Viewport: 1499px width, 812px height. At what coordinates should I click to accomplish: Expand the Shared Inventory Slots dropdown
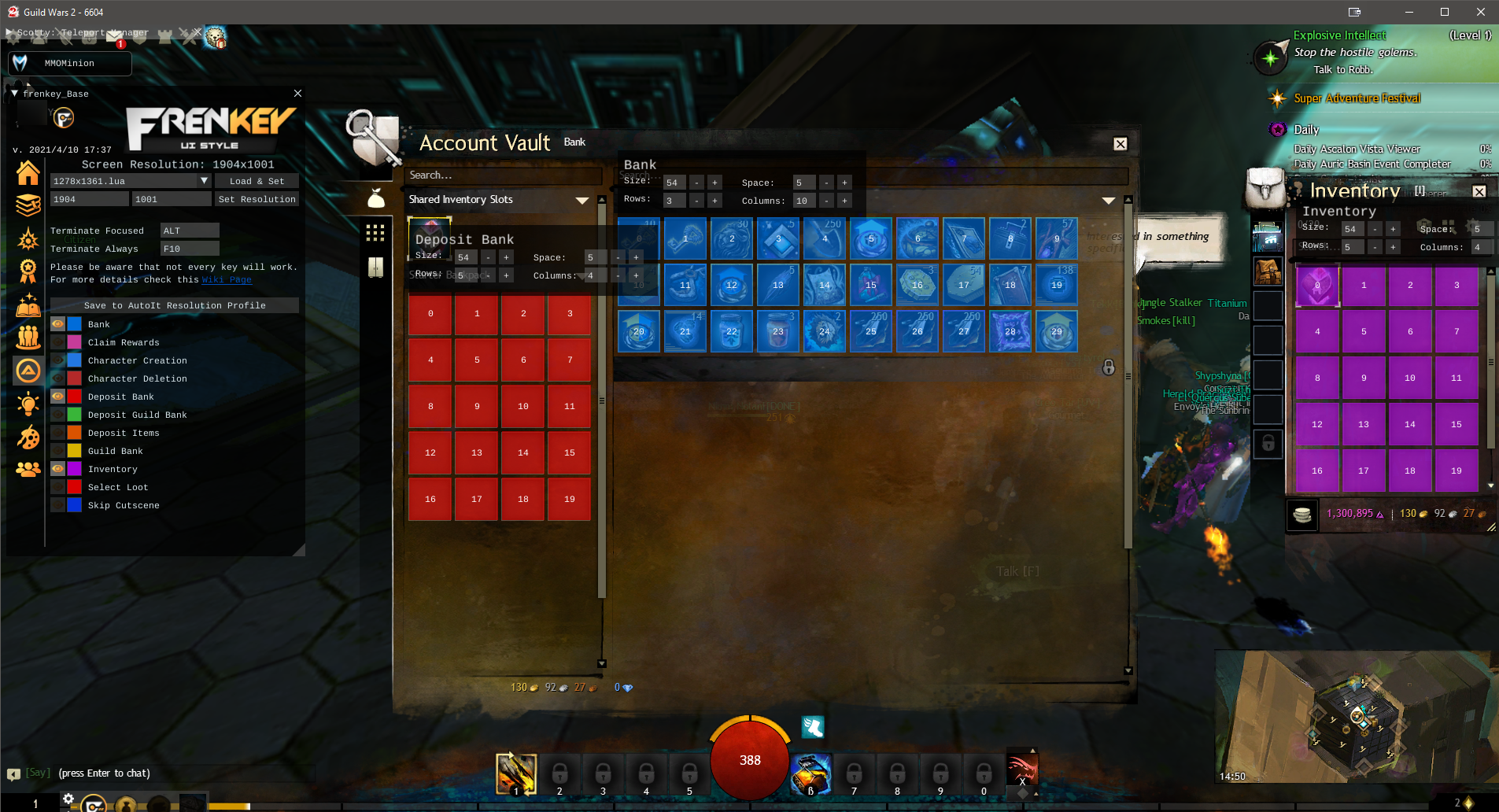[x=582, y=200]
